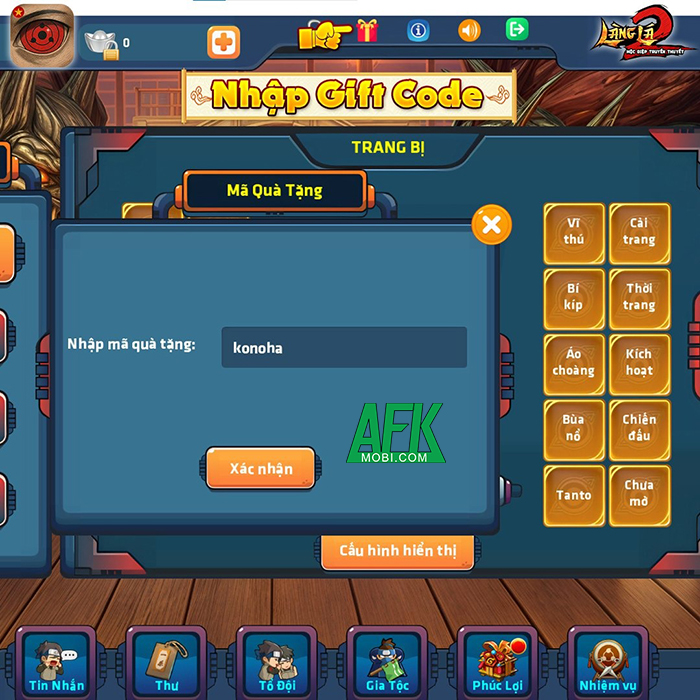
Task: Activate the Kích hoạt button
Action: (639, 362)
